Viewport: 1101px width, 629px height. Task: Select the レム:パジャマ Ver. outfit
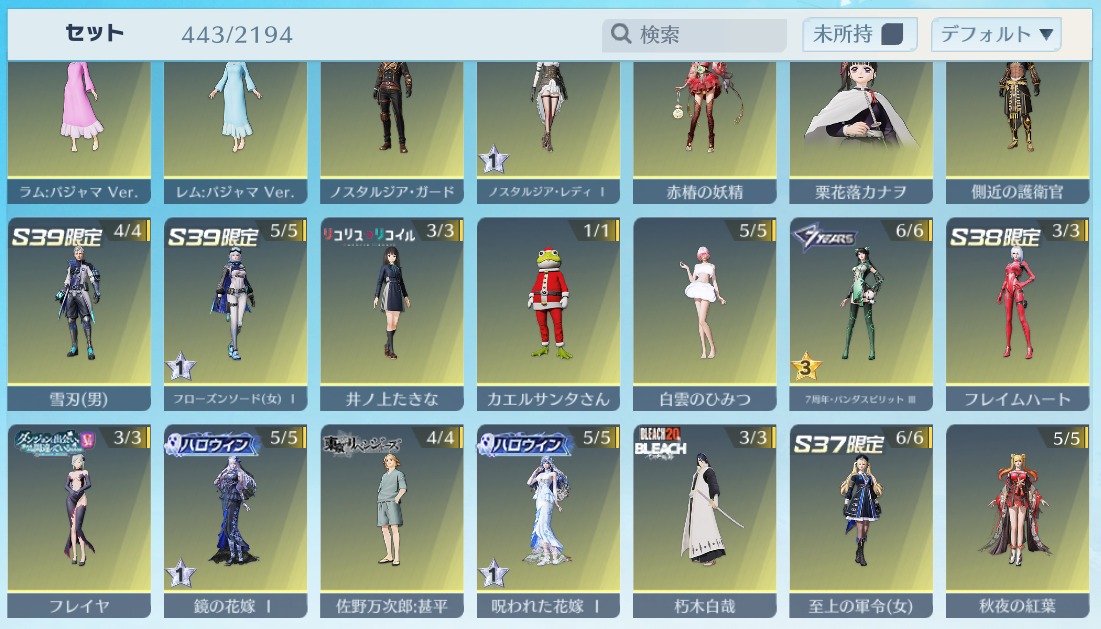click(235, 120)
